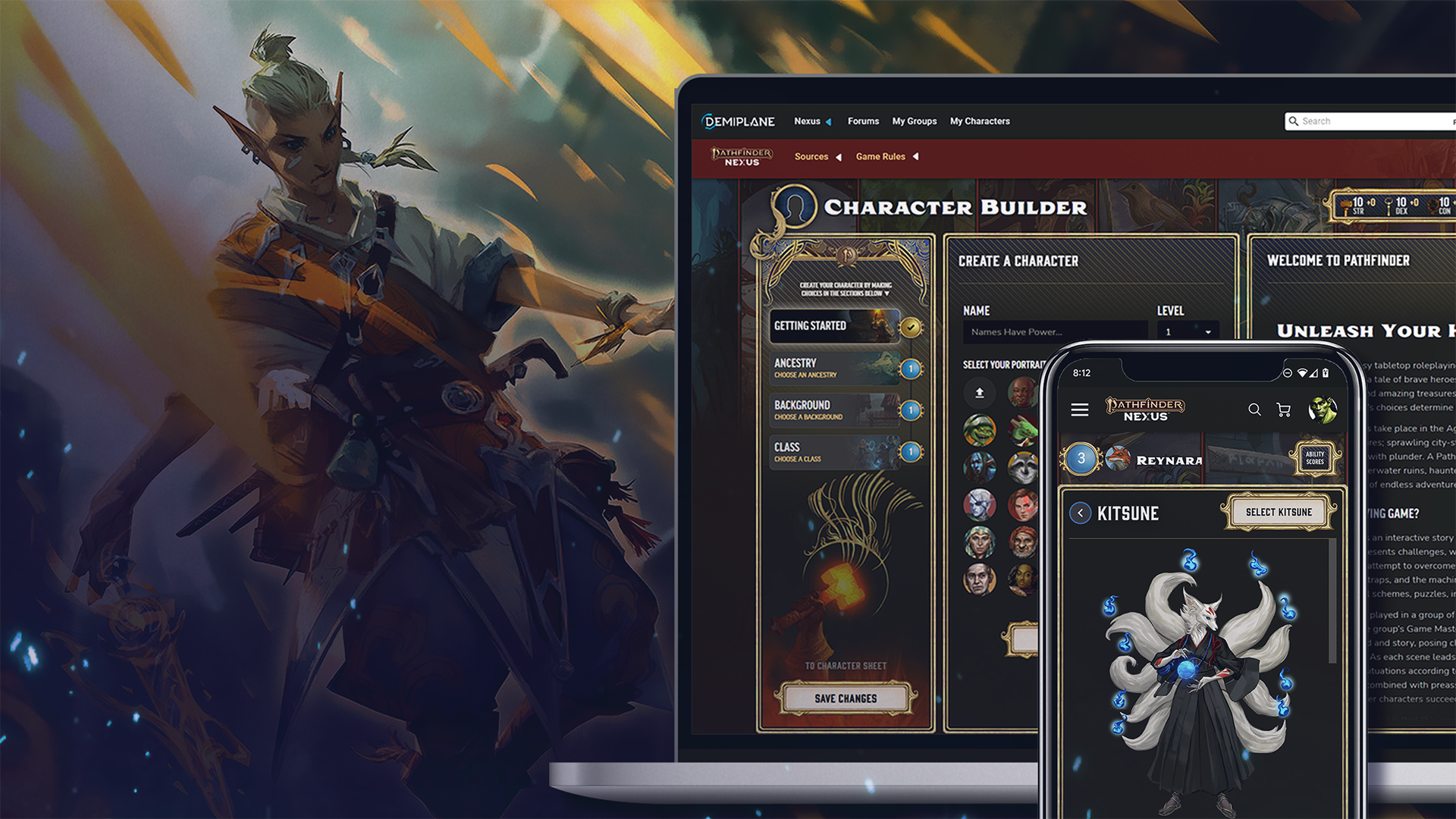Open the Nexus dropdown menu
Viewport: 1456px width, 819px height.
coord(812,121)
